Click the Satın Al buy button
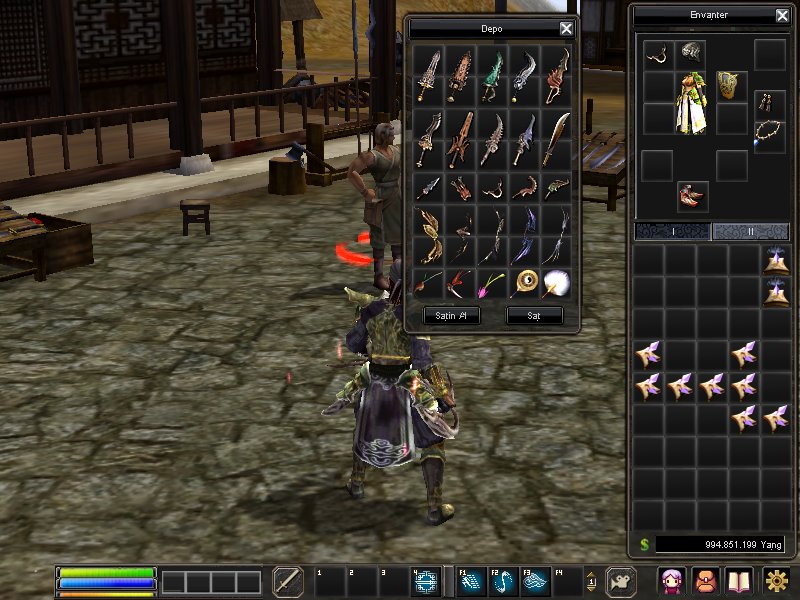This screenshot has width=800, height=600. pyautogui.click(x=445, y=316)
